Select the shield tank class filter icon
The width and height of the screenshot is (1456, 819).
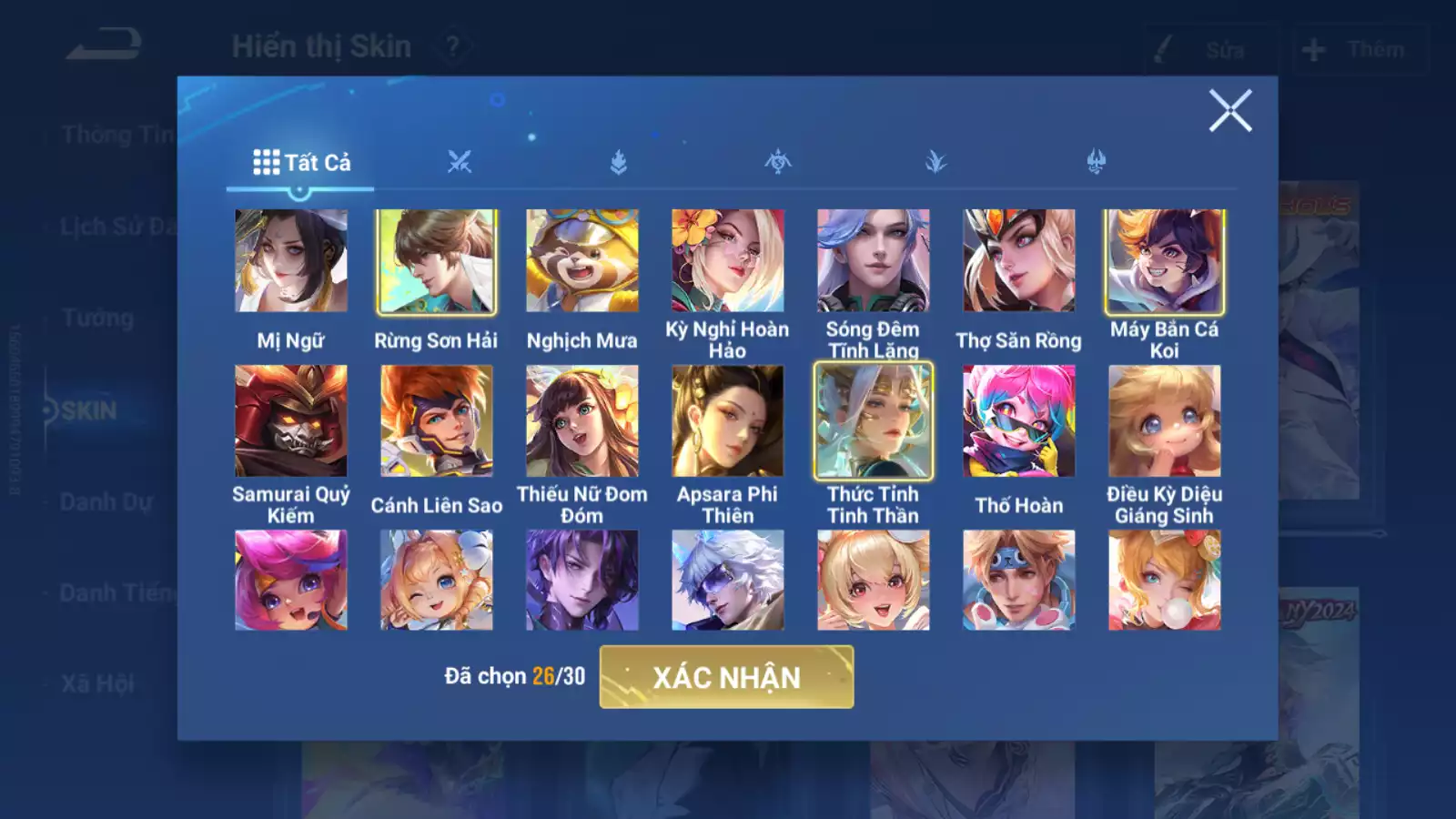pos(619,161)
